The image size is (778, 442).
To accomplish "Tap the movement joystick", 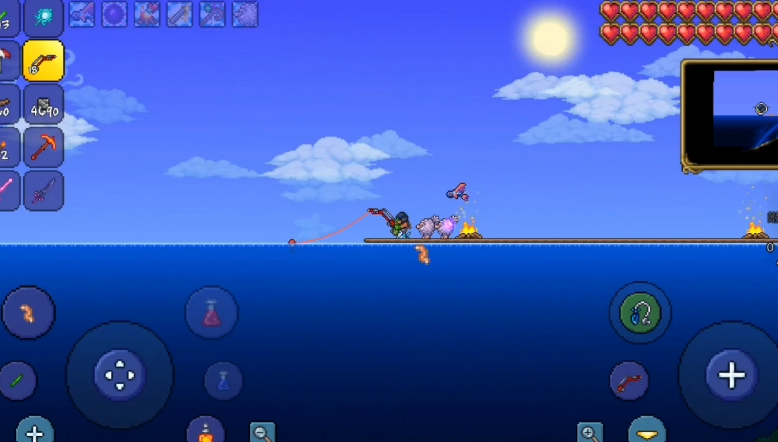I will point(119,375).
